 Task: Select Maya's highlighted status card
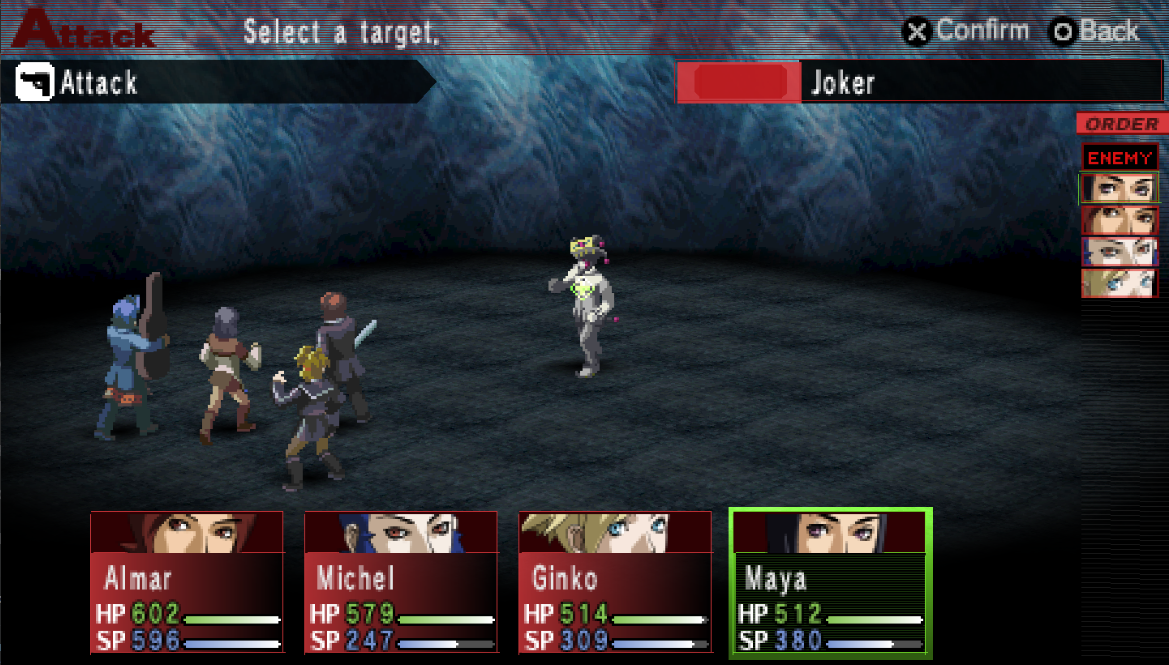point(830,583)
